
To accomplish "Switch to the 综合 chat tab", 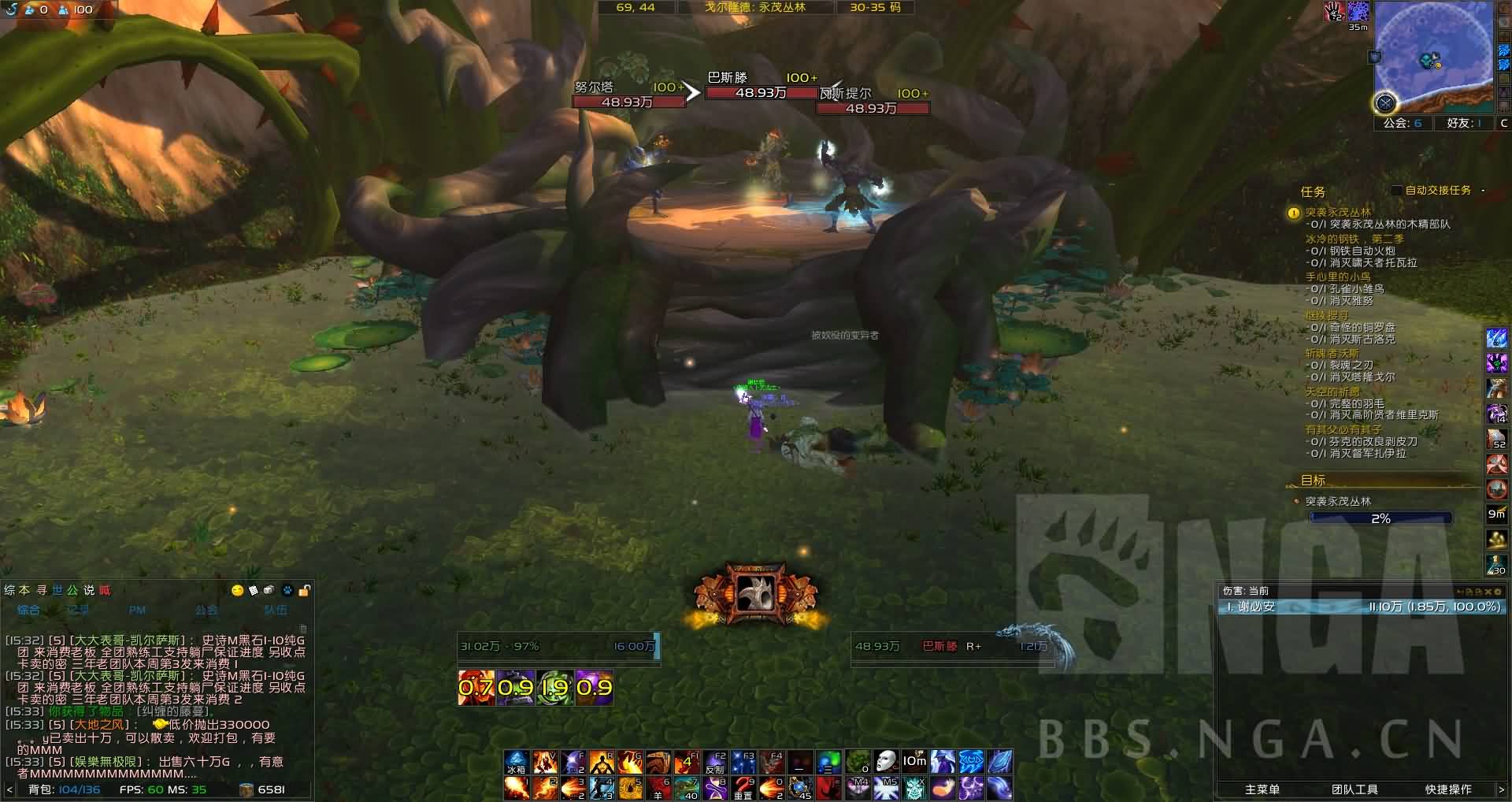I will tap(28, 610).
